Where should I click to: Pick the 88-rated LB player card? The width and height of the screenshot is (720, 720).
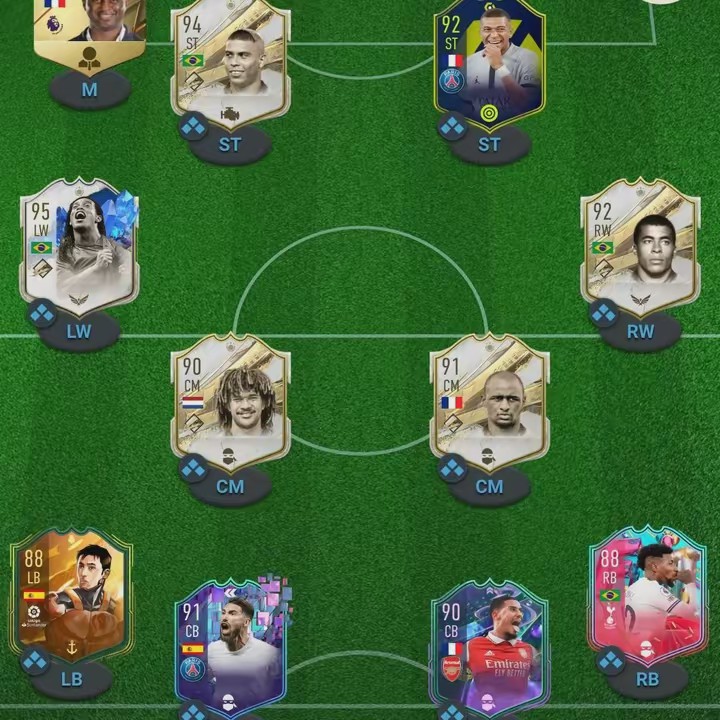coord(72,595)
